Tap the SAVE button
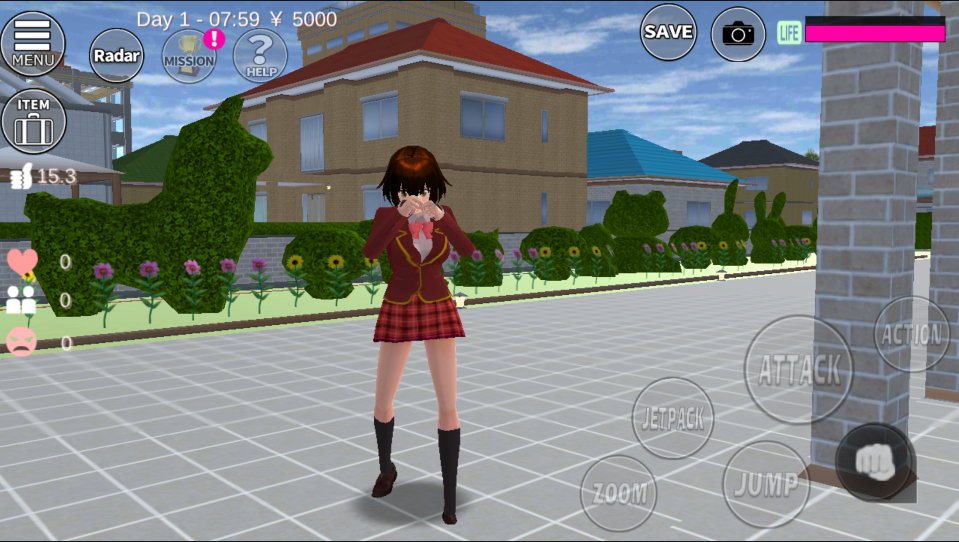 [668, 32]
